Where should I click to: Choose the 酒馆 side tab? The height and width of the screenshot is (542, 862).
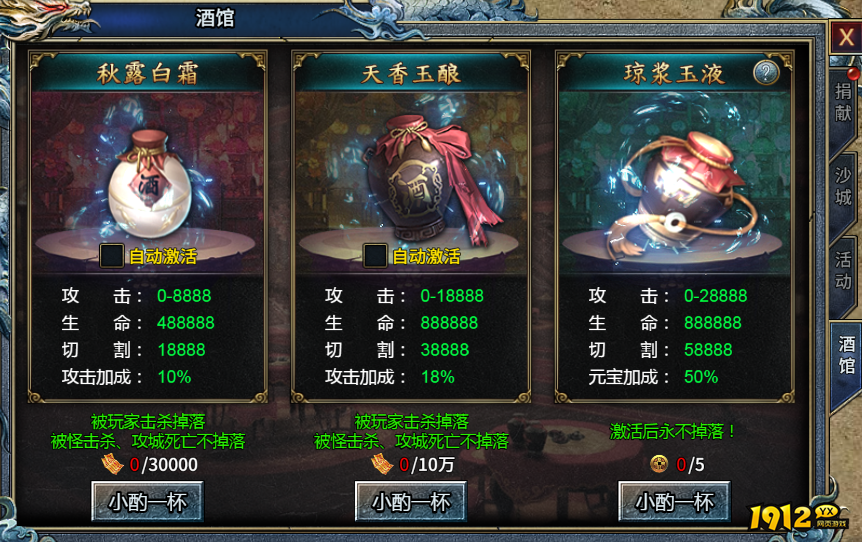845,353
